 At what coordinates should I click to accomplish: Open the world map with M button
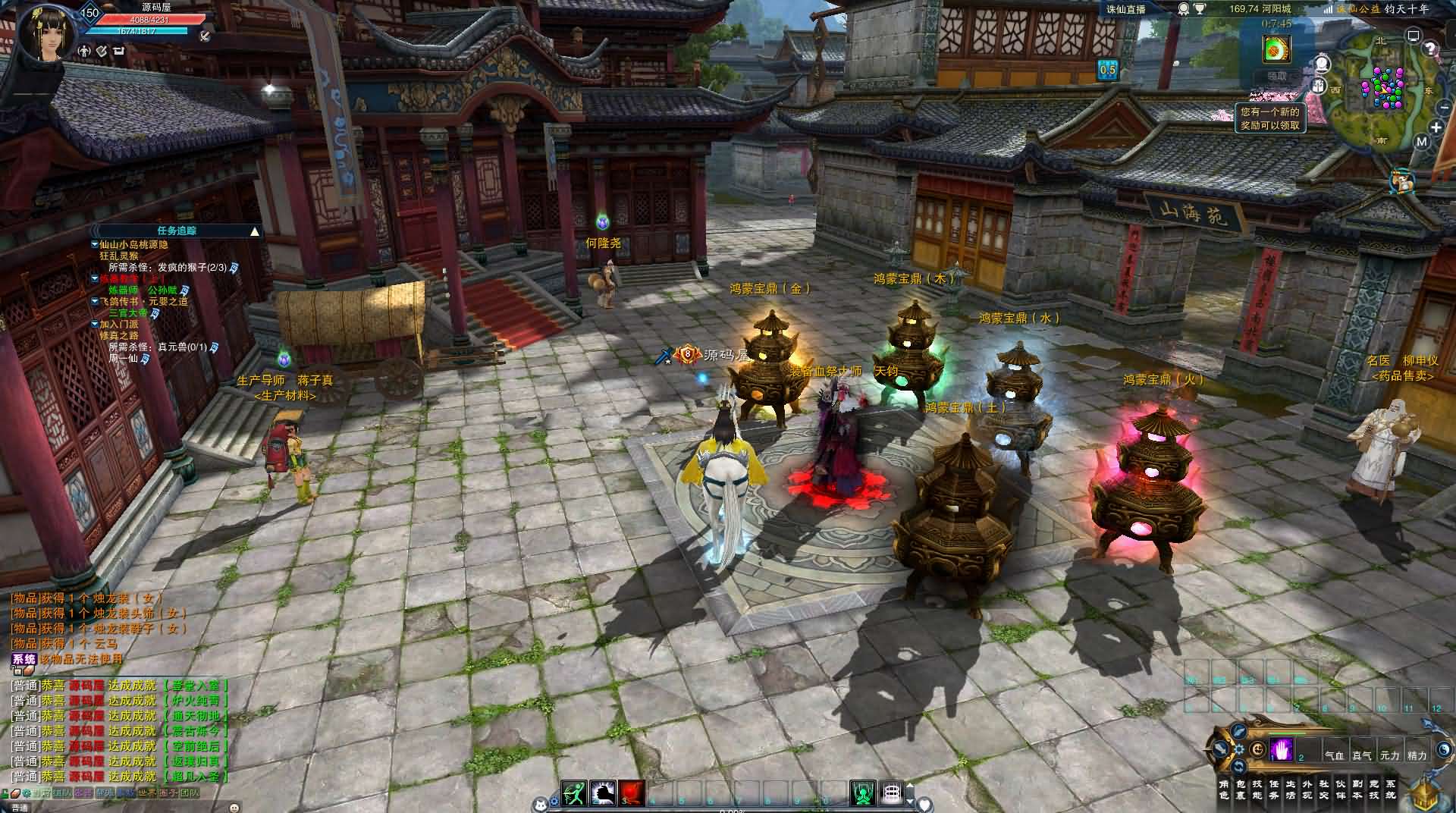tap(1421, 142)
